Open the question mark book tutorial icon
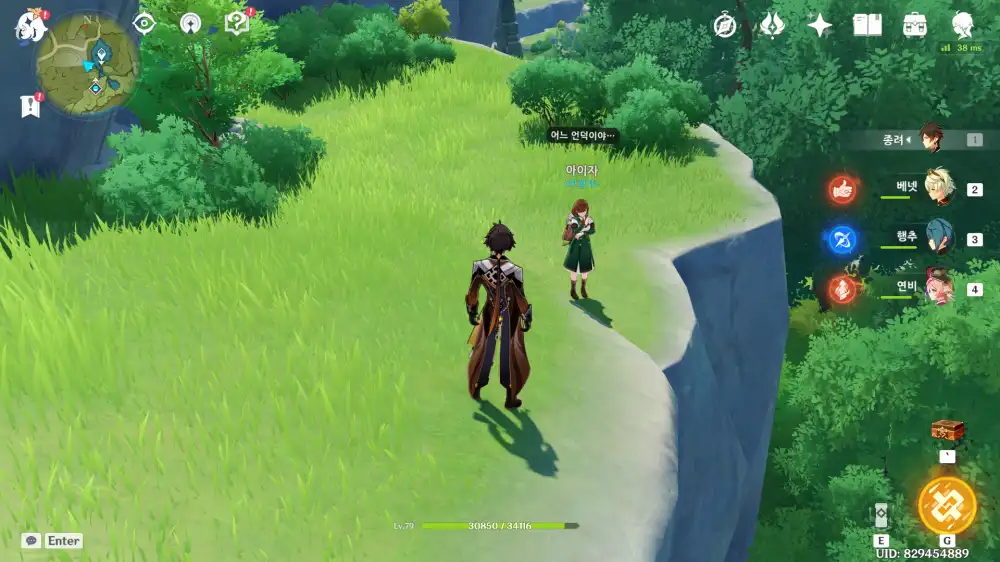The width and height of the screenshot is (1000, 562). (x=237, y=23)
